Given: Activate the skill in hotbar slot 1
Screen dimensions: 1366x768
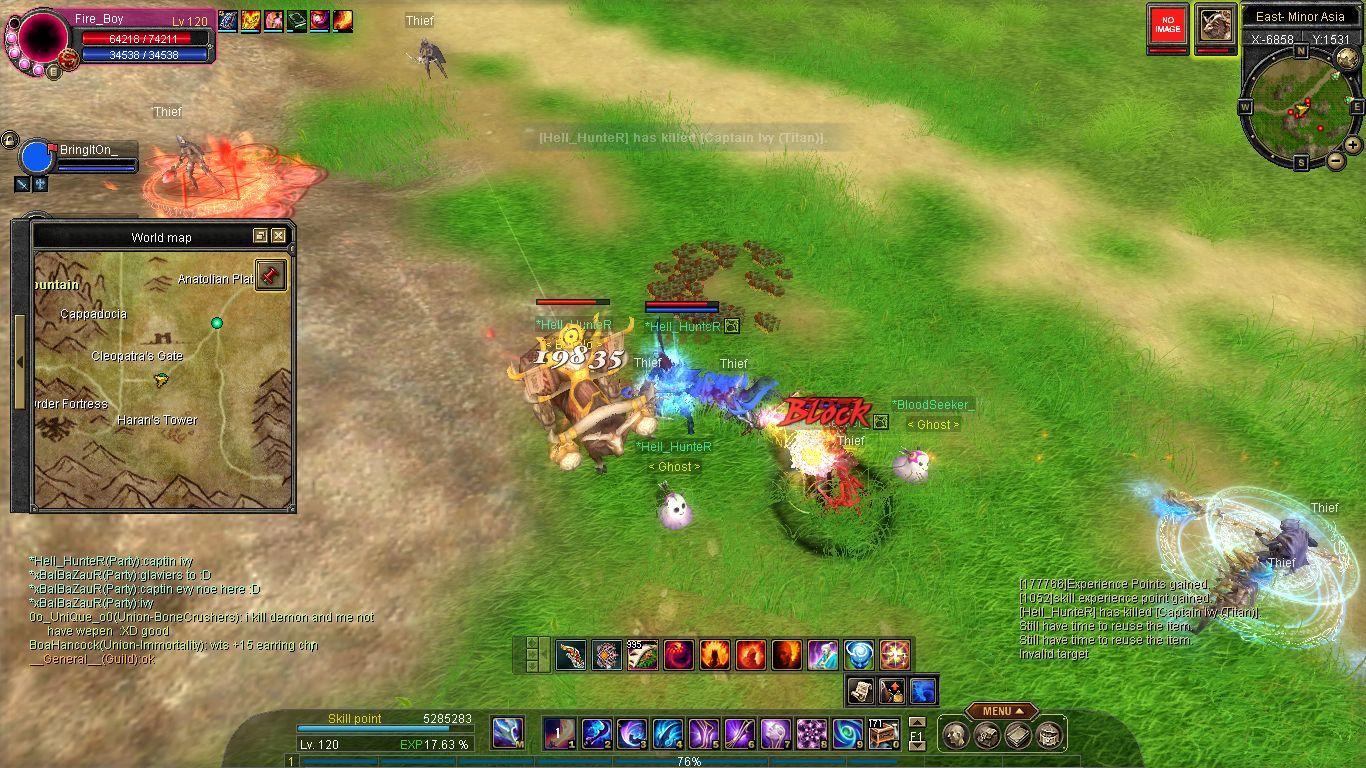Looking at the screenshot, I should 558,734.
